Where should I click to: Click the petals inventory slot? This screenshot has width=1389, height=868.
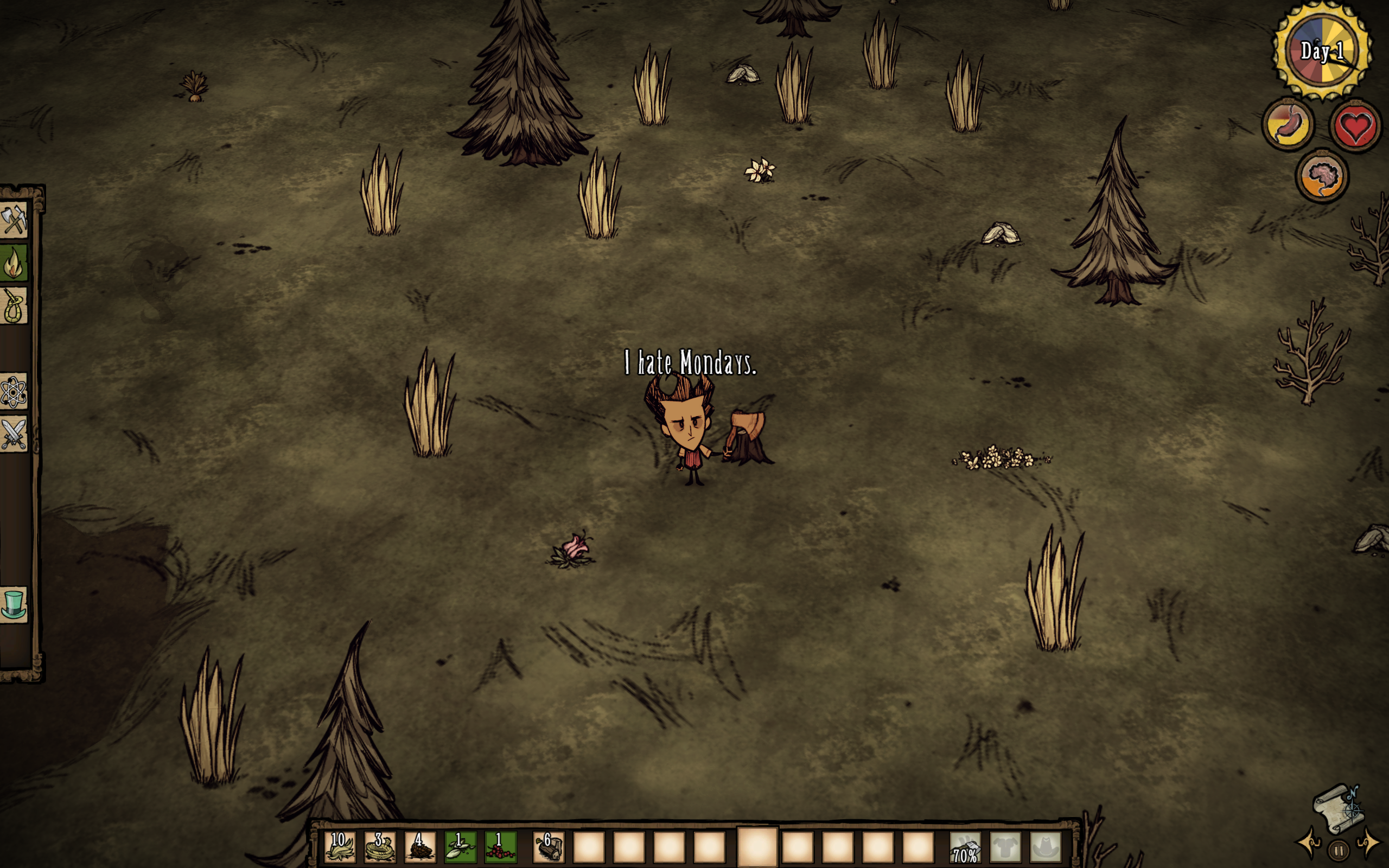point(460,847)
